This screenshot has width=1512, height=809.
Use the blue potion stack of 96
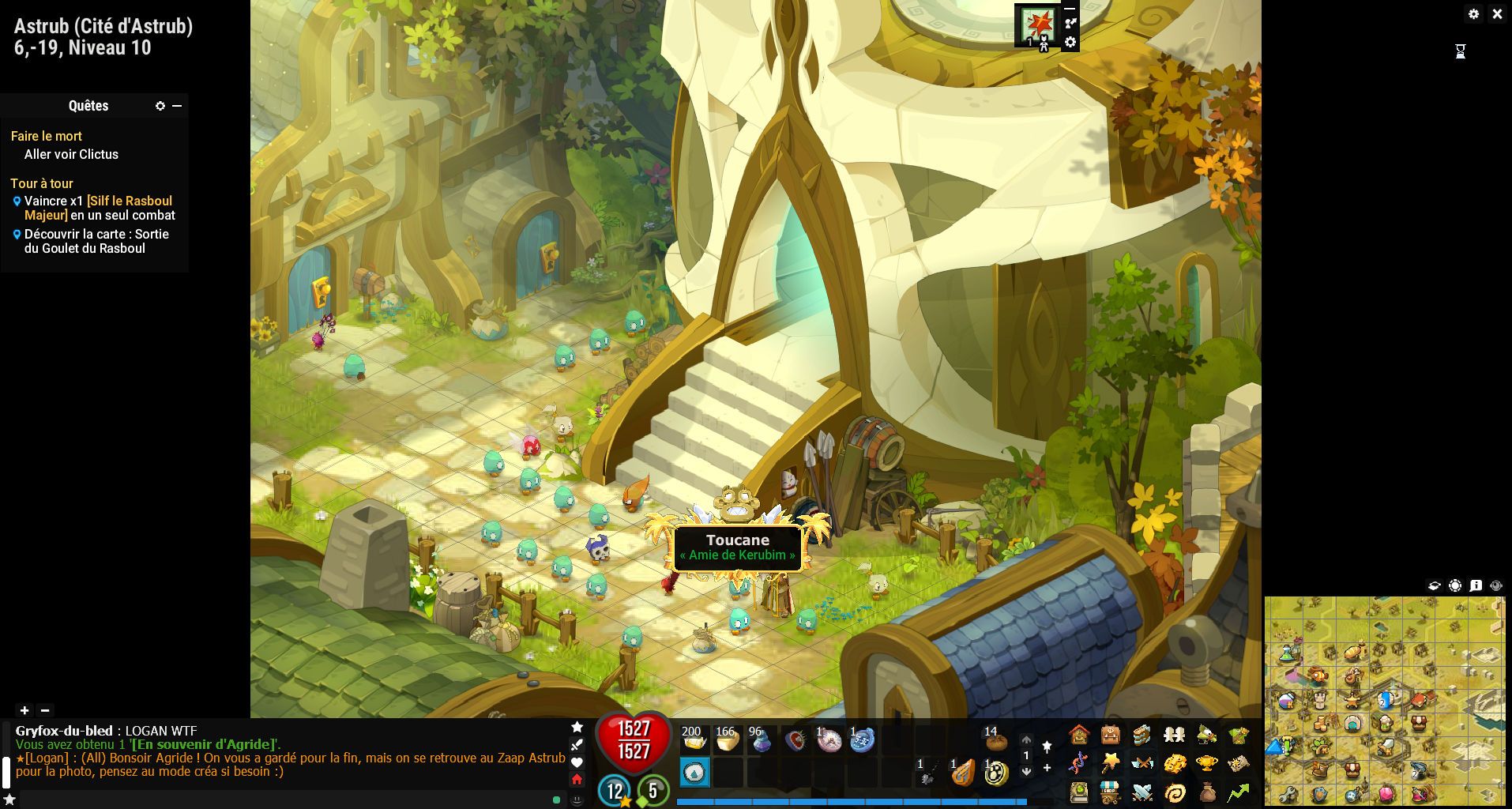click(761, 740)
